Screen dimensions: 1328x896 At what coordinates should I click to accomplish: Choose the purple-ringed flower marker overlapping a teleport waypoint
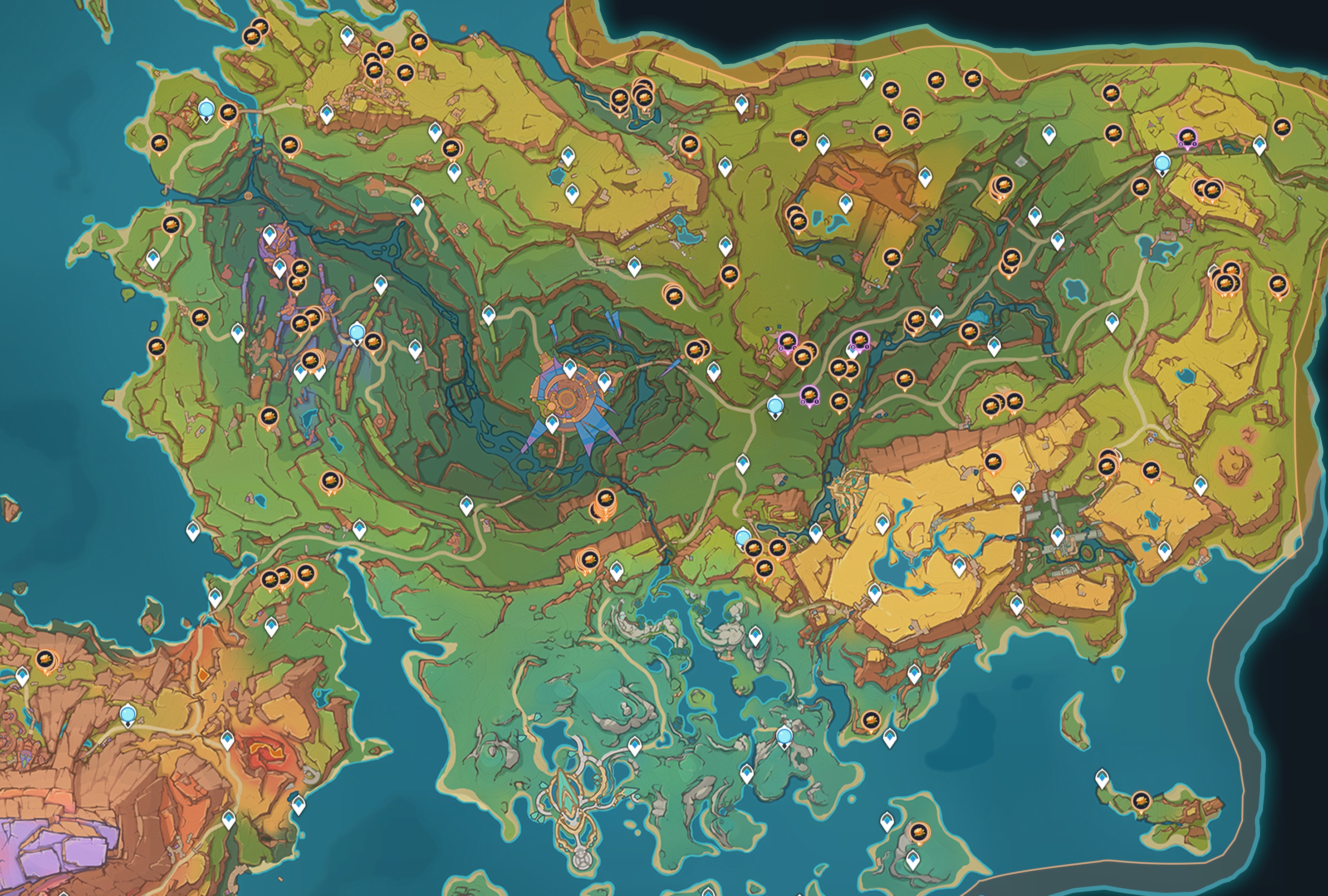pyautogui.click(x=860, y=341)
